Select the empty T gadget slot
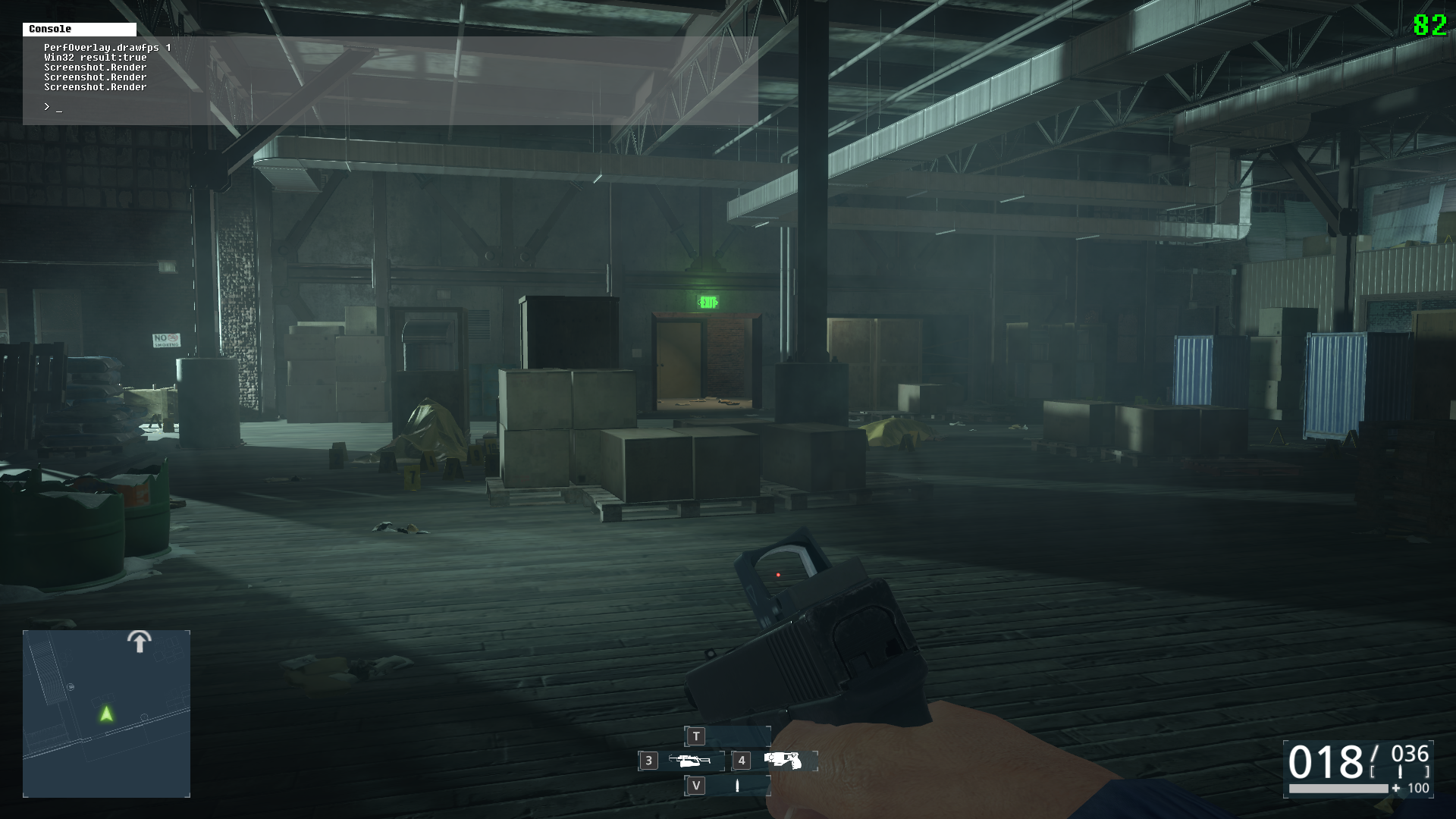 pyautogui.click(x=728, y=736)
